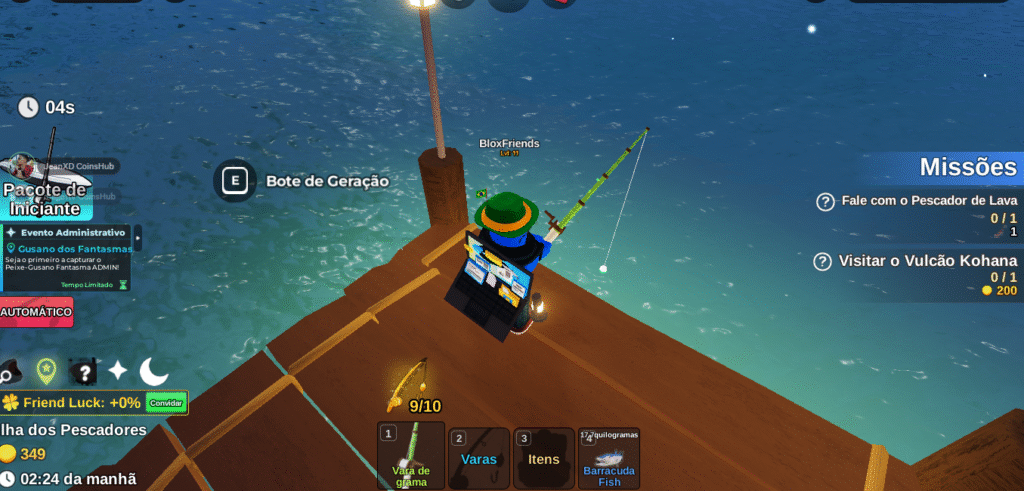This screenshot has height=491, width=1024.
Task: Select the Barracuda Fish hotbar slot
Action: click(609, 458)
